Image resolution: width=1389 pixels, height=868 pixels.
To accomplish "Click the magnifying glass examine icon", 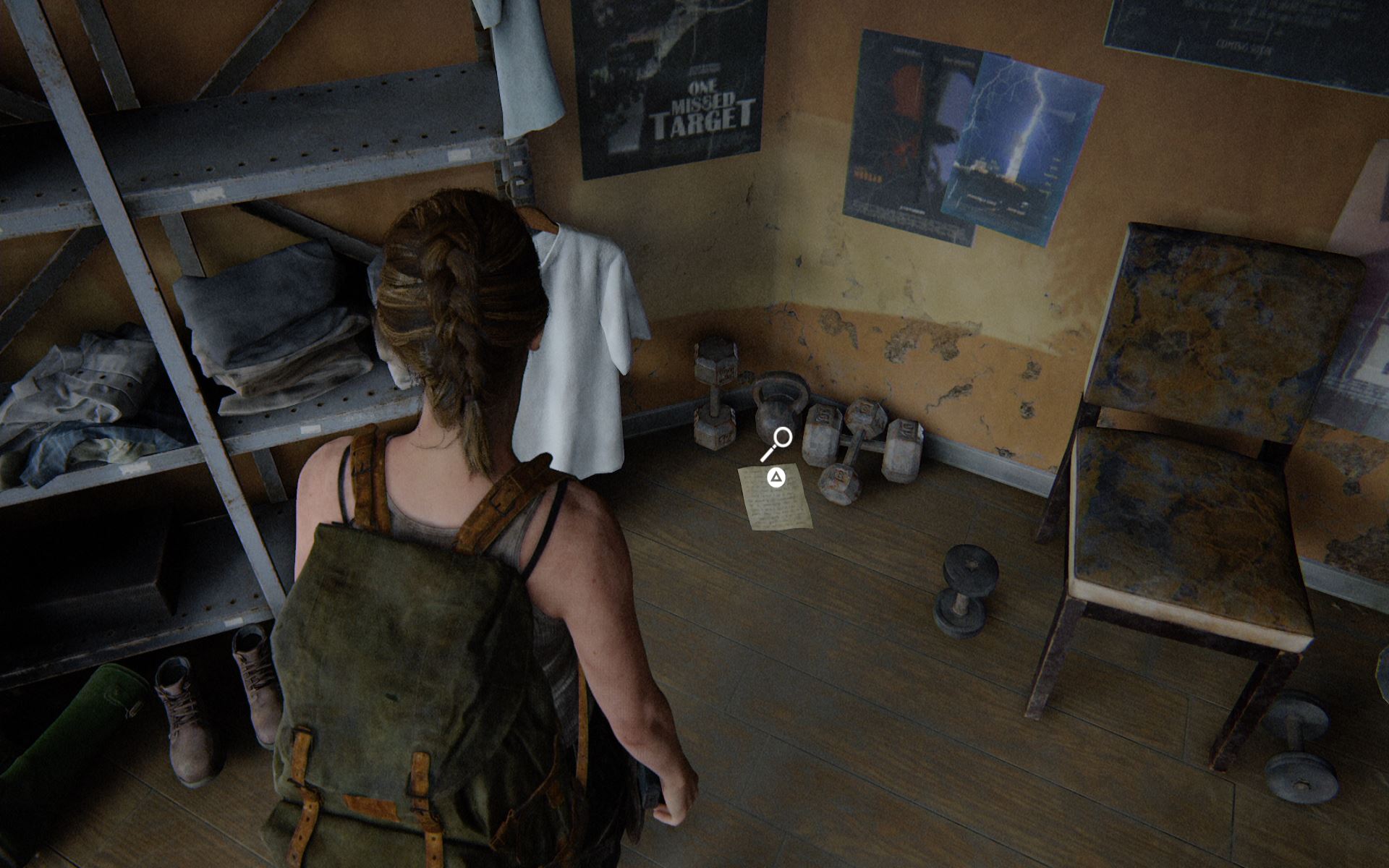I will (779, 441).
